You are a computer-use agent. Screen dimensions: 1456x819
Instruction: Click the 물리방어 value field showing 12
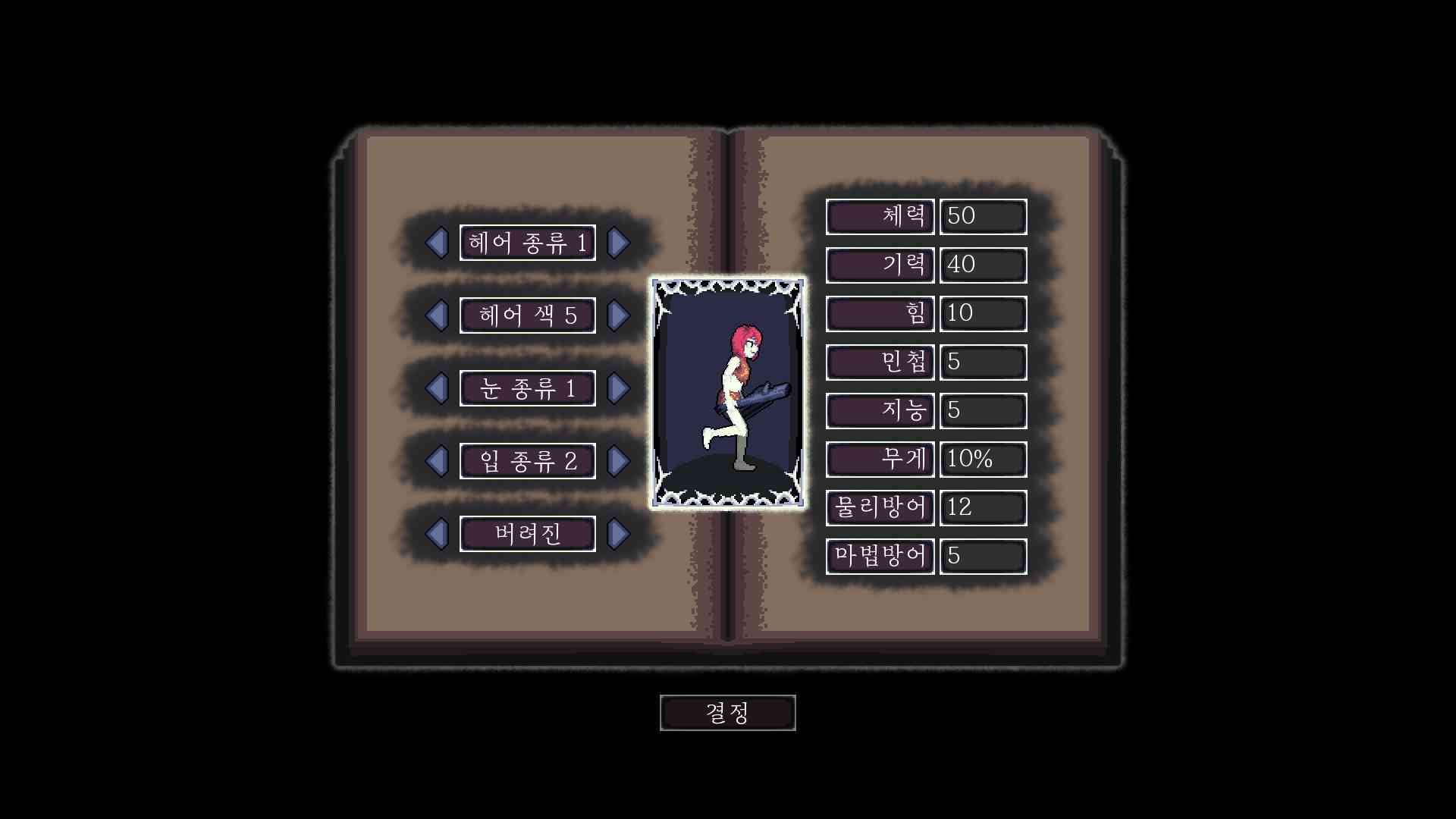983,507
